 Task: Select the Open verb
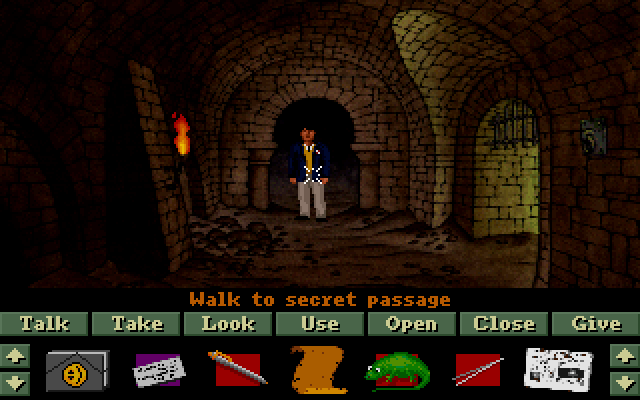(x=411, y=324)
